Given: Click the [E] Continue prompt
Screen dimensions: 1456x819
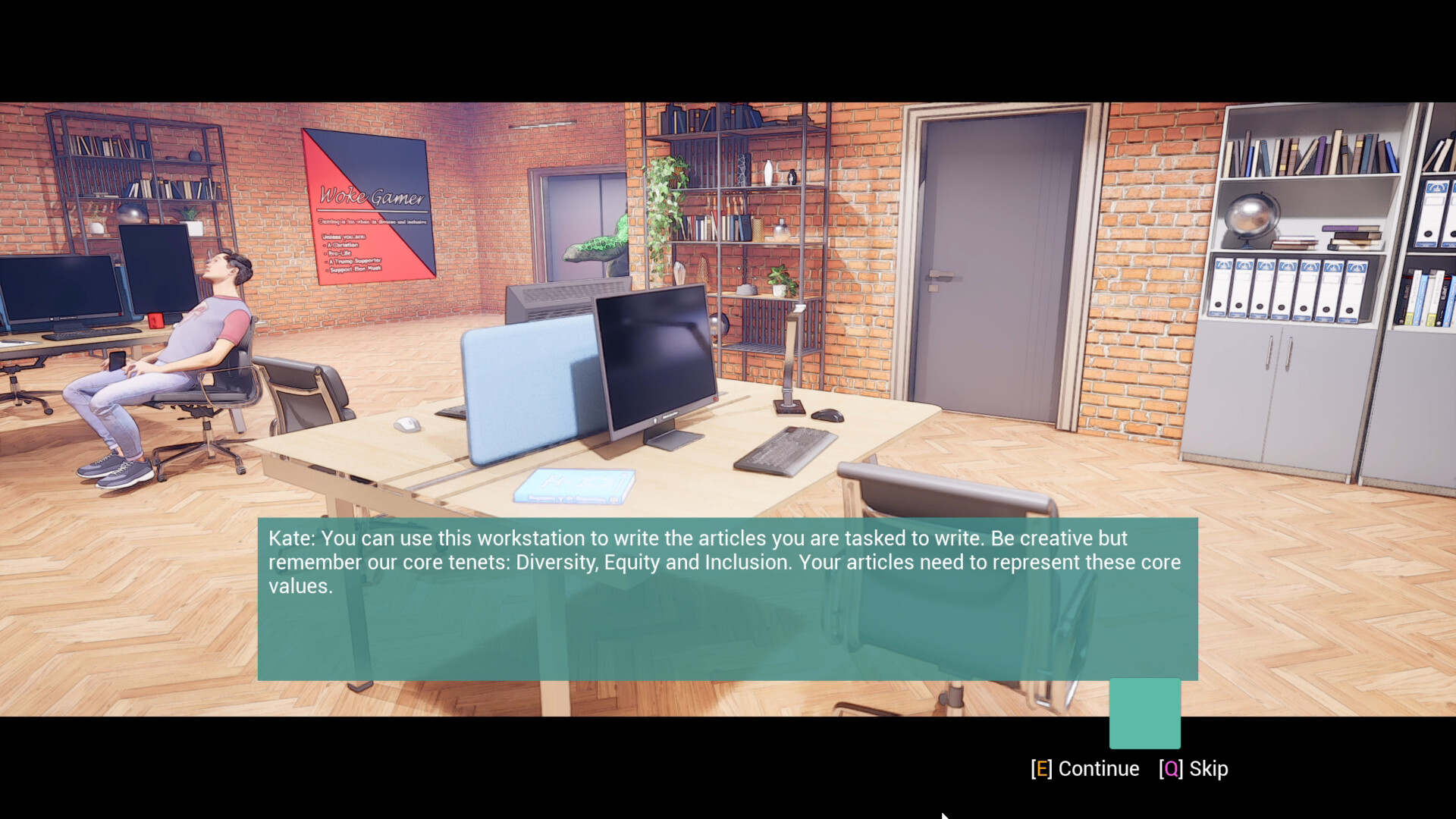Looking at the screenshot, I should [x=1084, y=768].
